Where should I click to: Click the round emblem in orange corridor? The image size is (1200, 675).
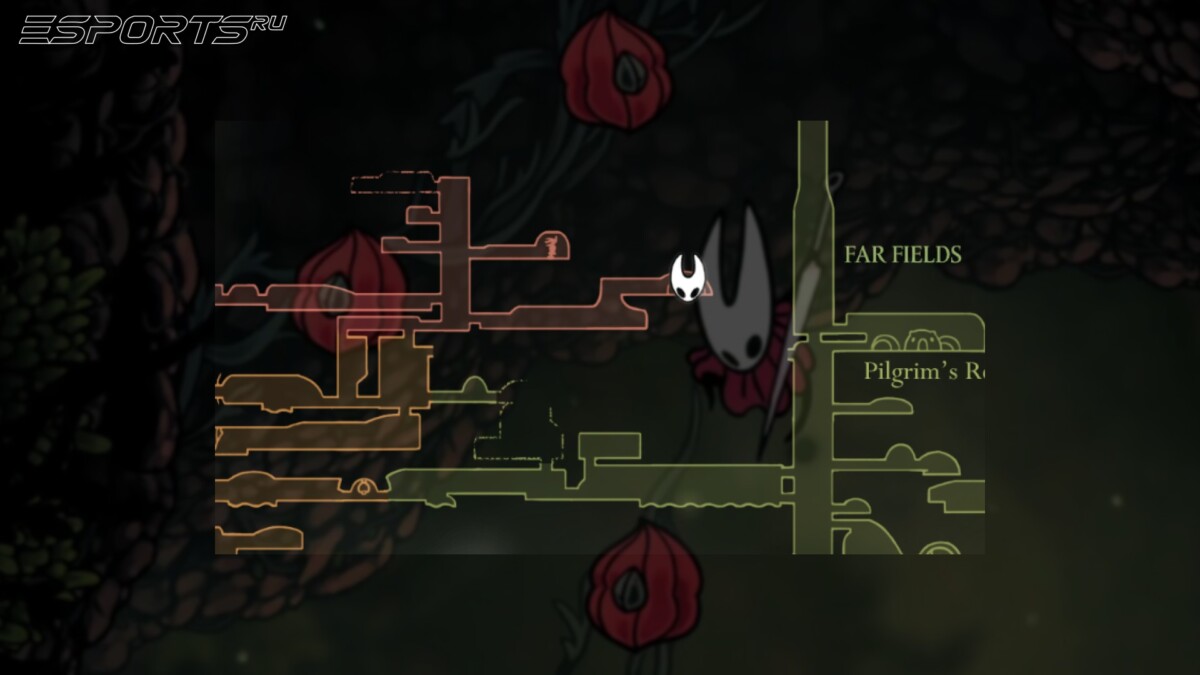pos(363,487)
